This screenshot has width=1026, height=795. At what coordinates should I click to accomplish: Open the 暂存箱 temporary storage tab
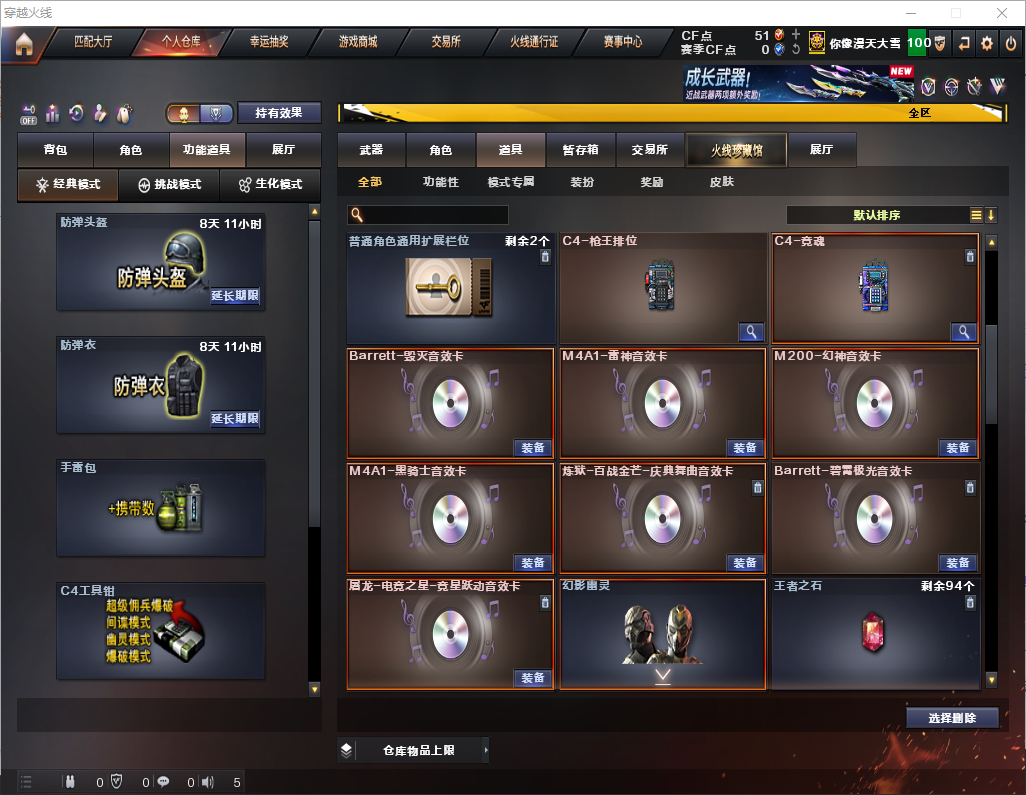580,150
